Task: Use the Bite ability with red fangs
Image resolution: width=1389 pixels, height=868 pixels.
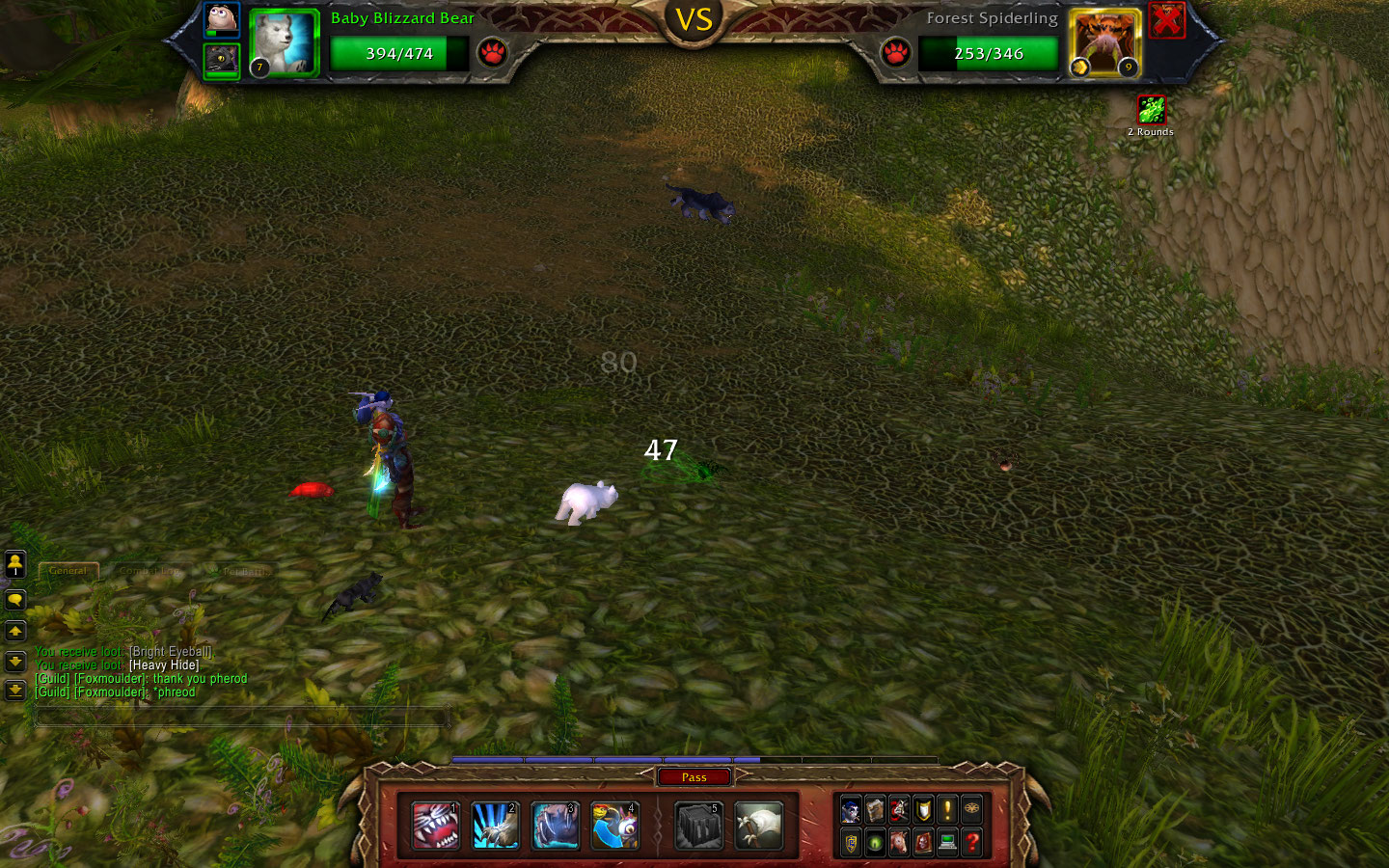Action: click(x=435, y=827)
